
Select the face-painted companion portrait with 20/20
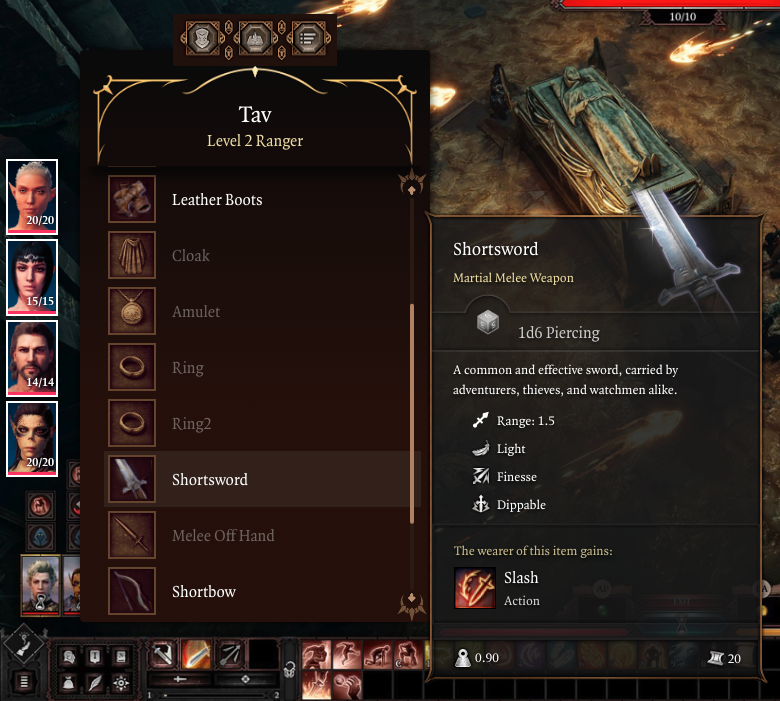tap(32, 437)
